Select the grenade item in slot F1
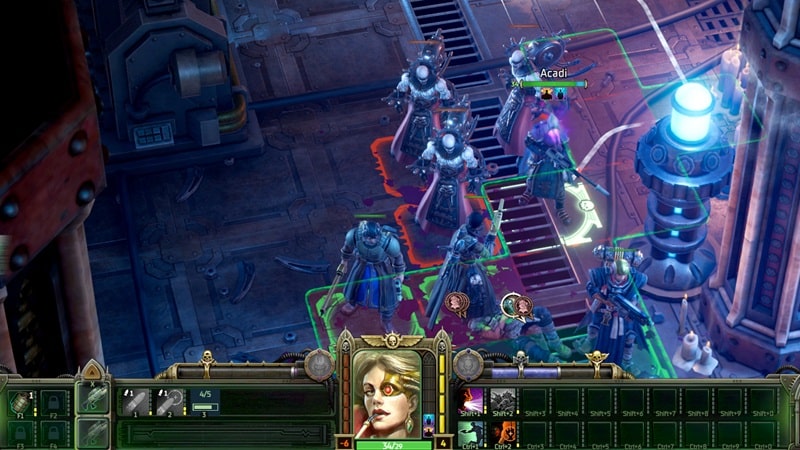Image resolution: width=800 pixels, height=450 pixels. [21, 402]
